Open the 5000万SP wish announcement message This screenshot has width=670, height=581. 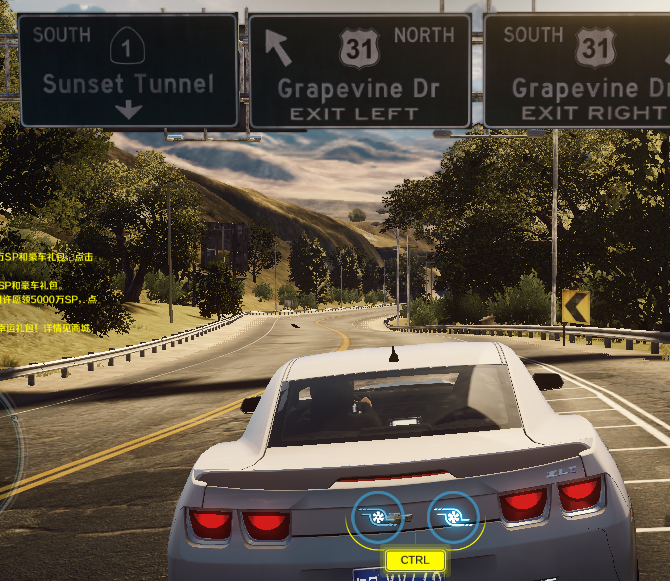[x=48, y=300]
